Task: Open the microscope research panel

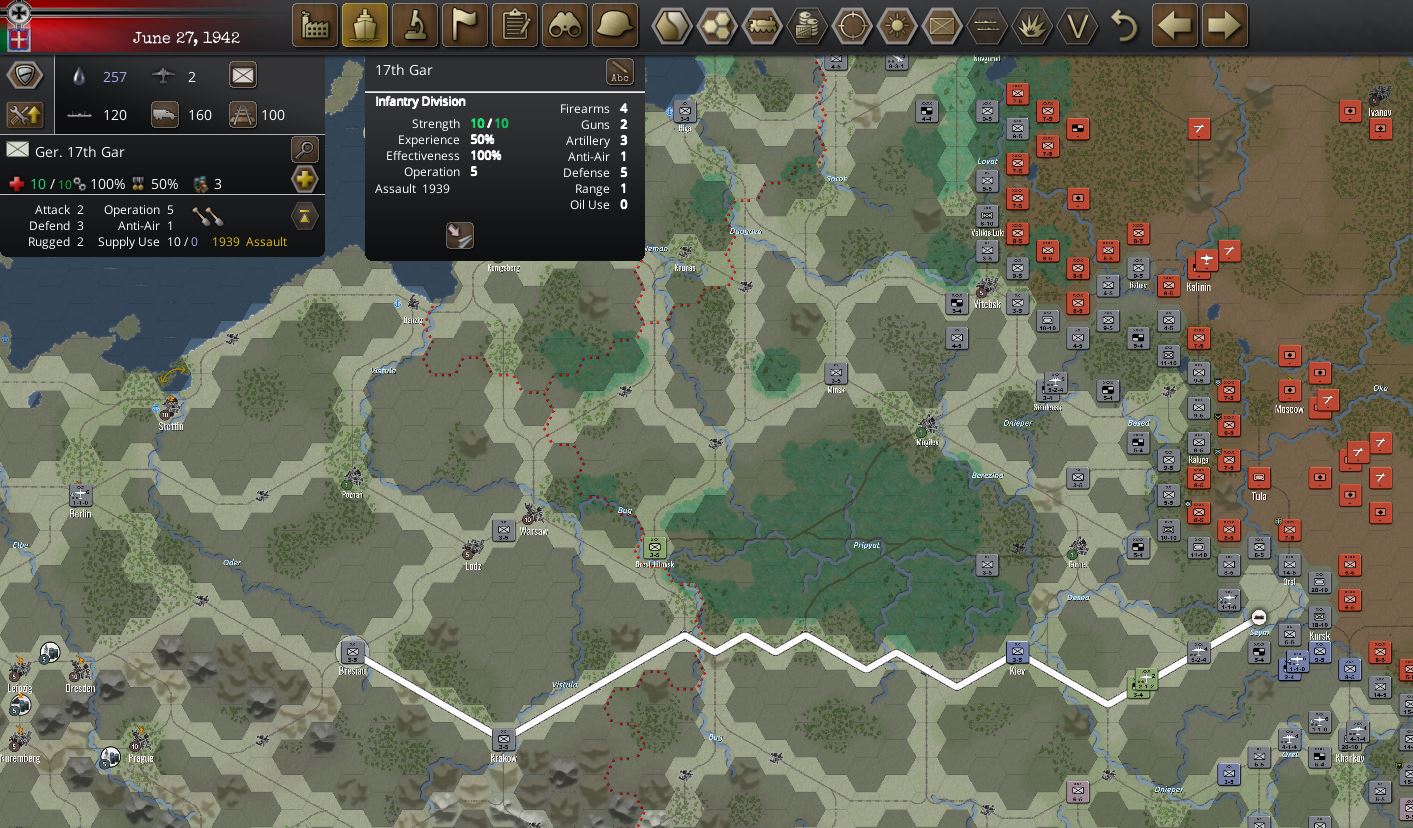Action: click(x=415, y=25)
